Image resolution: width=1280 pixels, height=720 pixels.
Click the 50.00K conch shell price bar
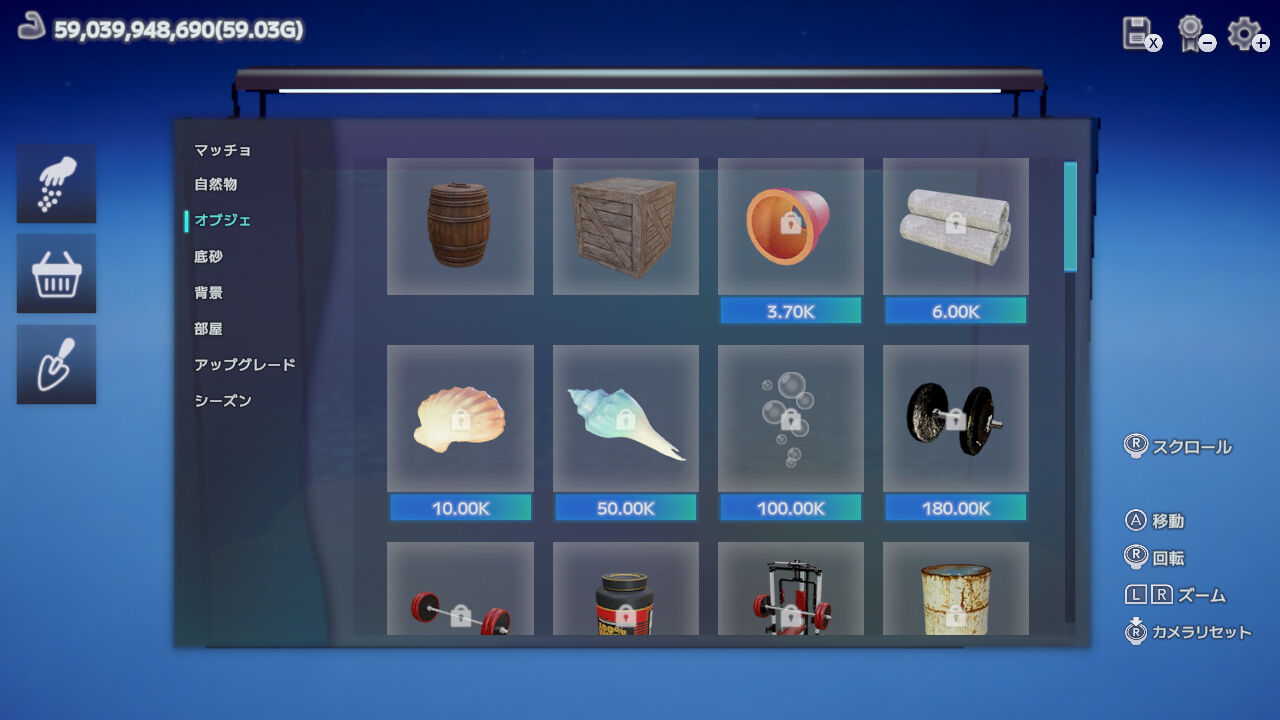pos(625,508)
